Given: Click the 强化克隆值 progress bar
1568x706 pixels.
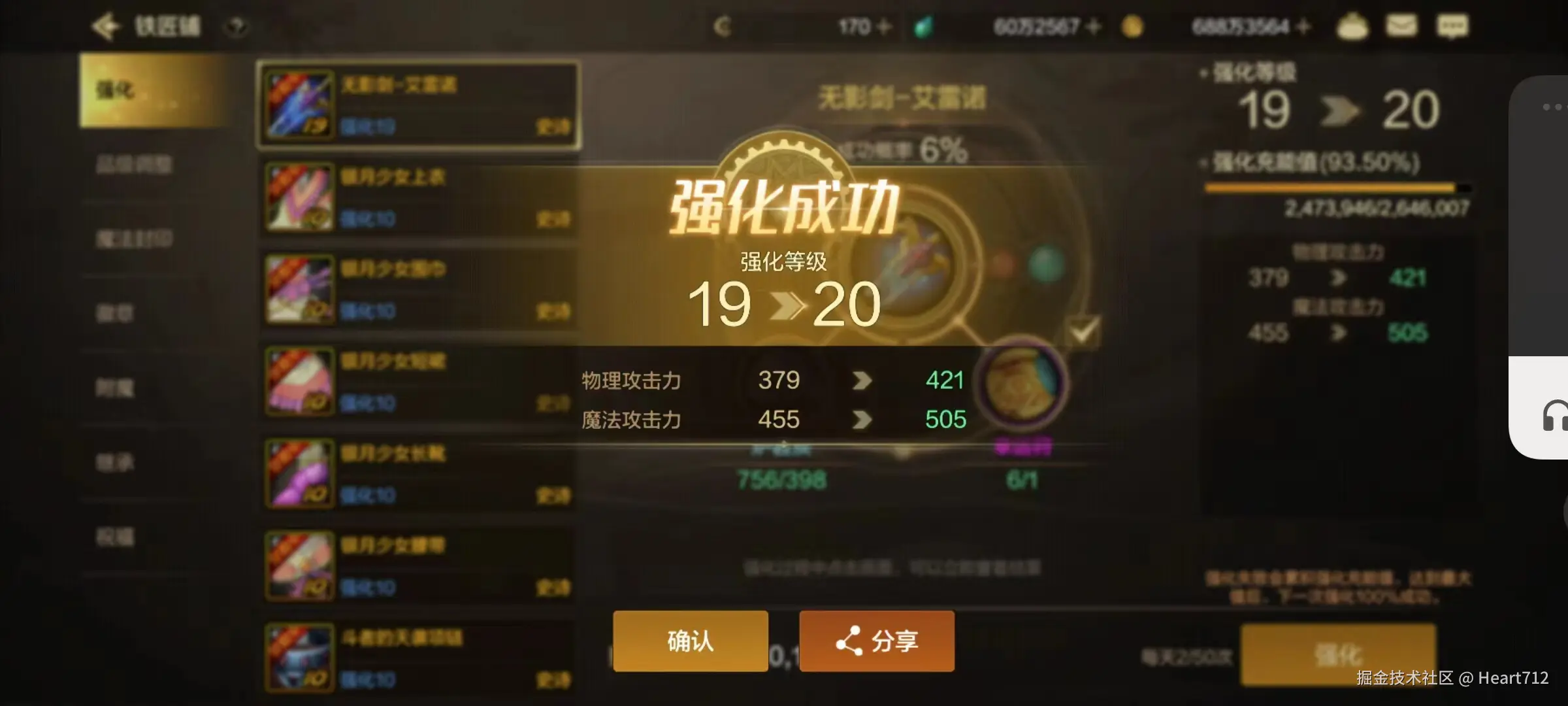Looking at the screenshot, I should pos(1339,190).
